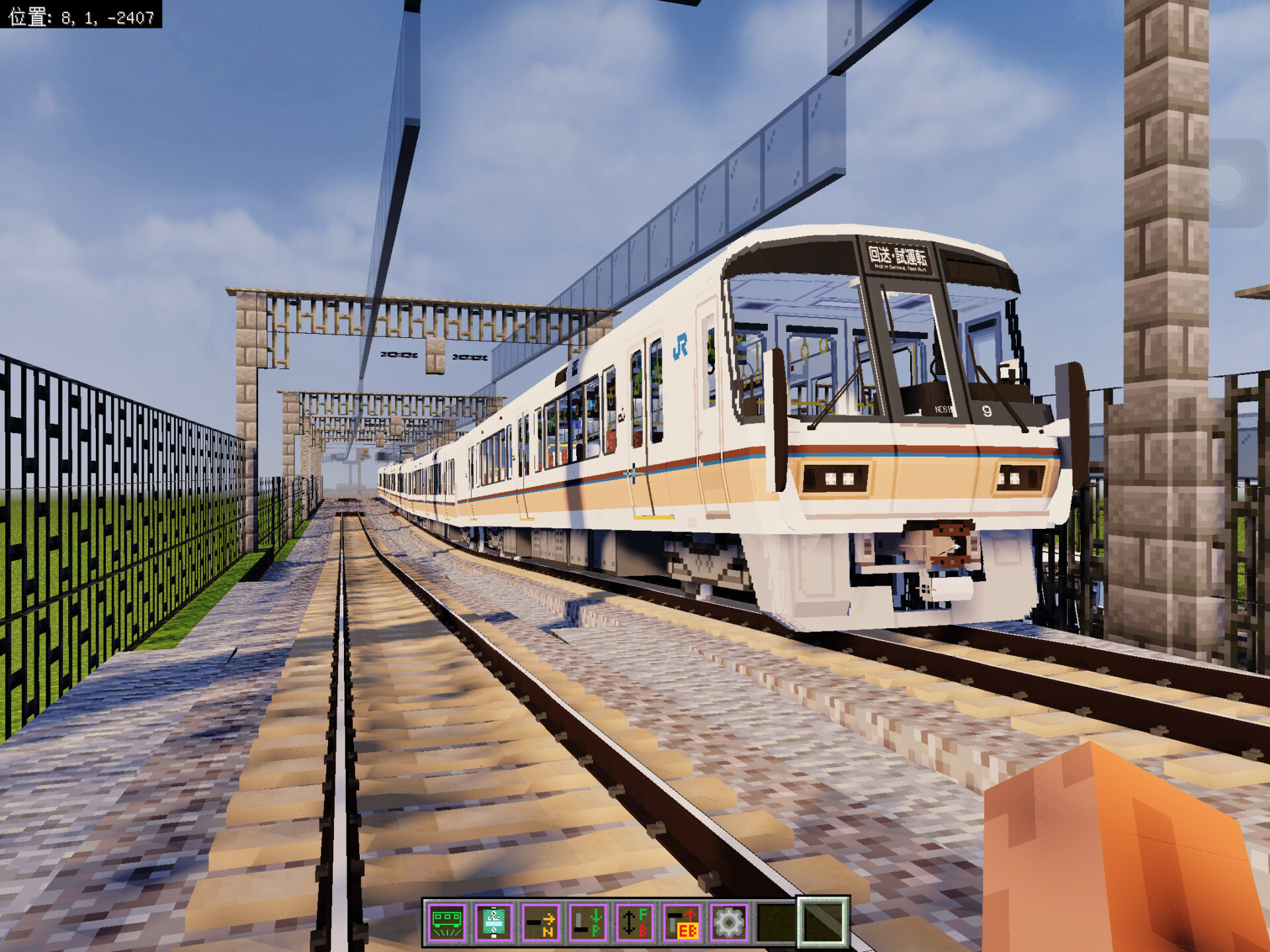
Task: Choose the neutral notch N item
Action: [541, 922]
